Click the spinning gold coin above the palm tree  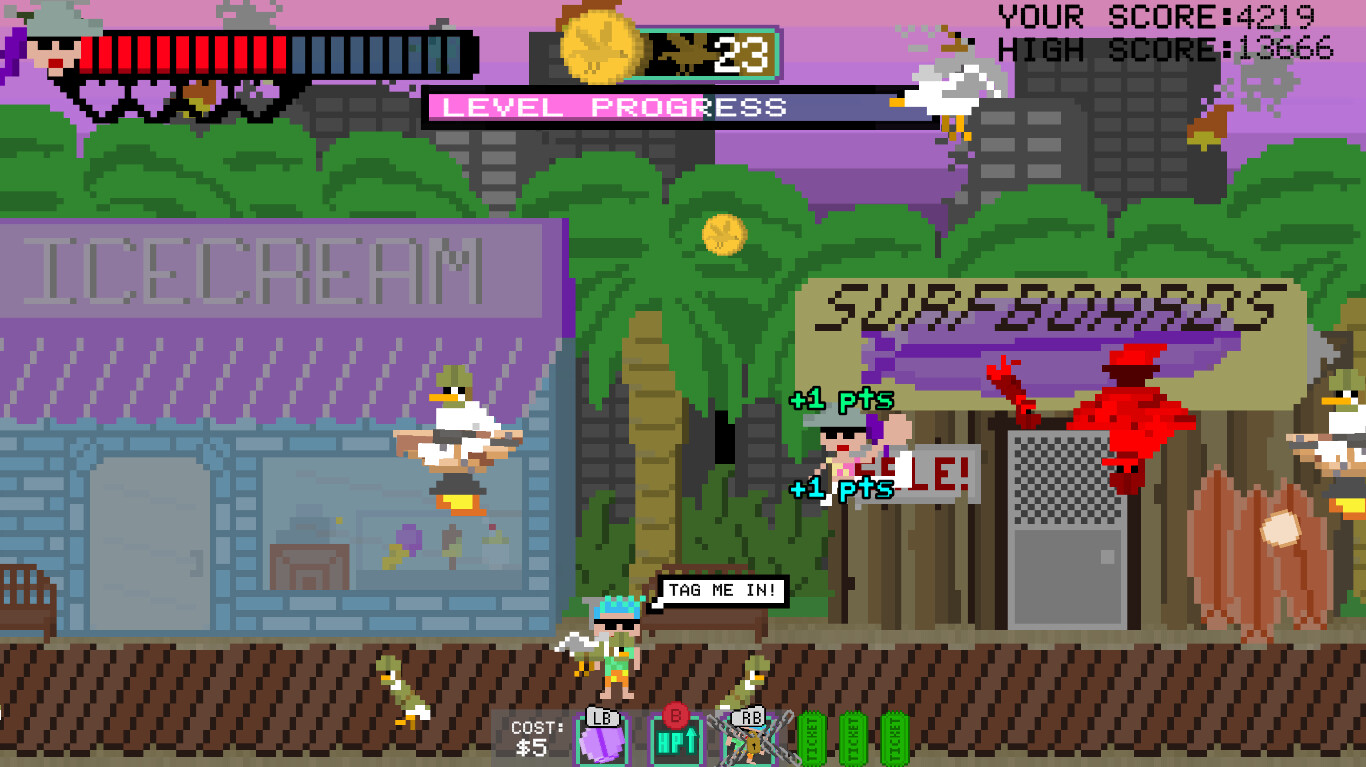[723, 234]
